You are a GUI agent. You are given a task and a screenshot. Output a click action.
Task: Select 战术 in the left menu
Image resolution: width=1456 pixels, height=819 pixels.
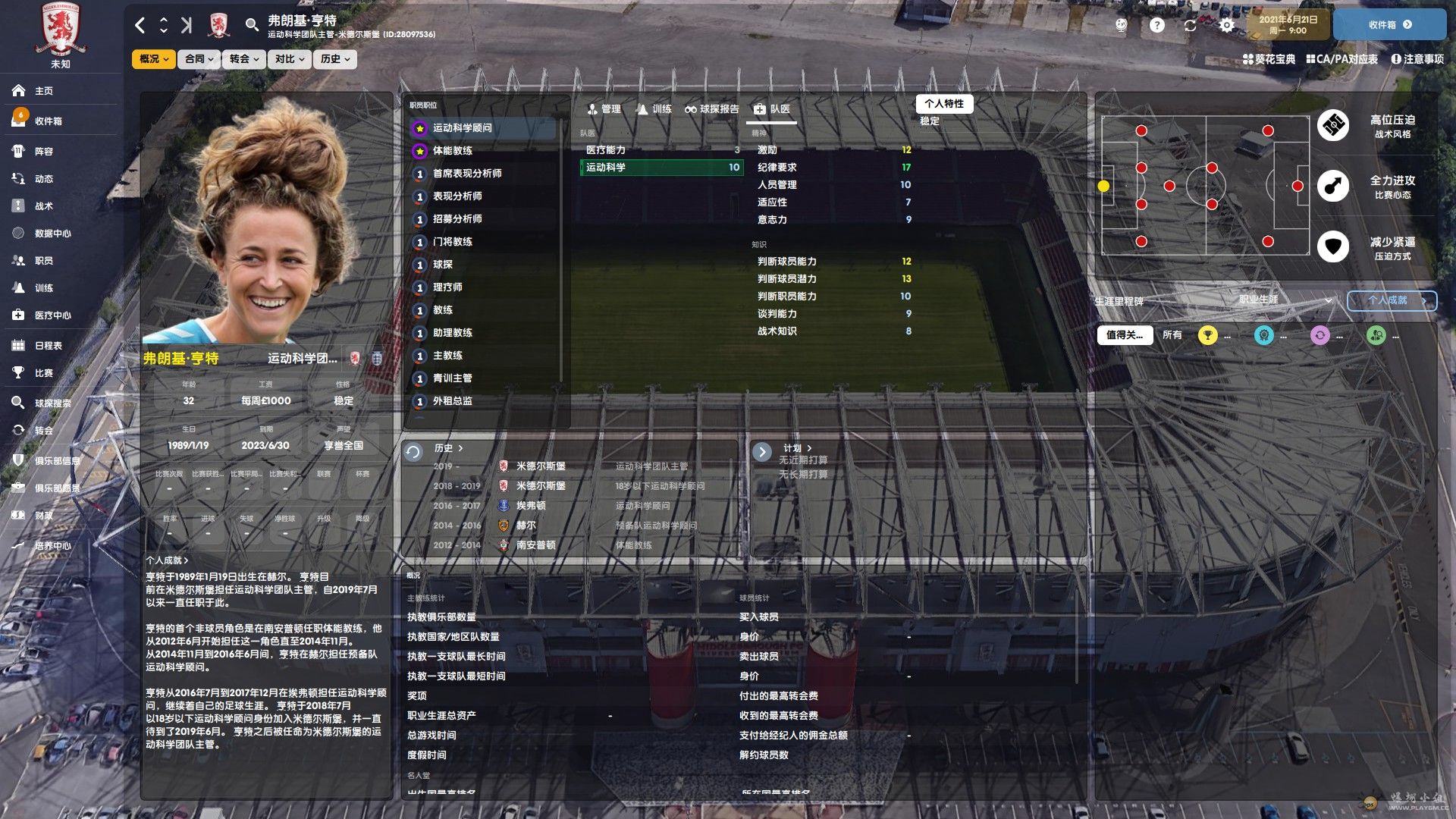click(x=44, y=206)
